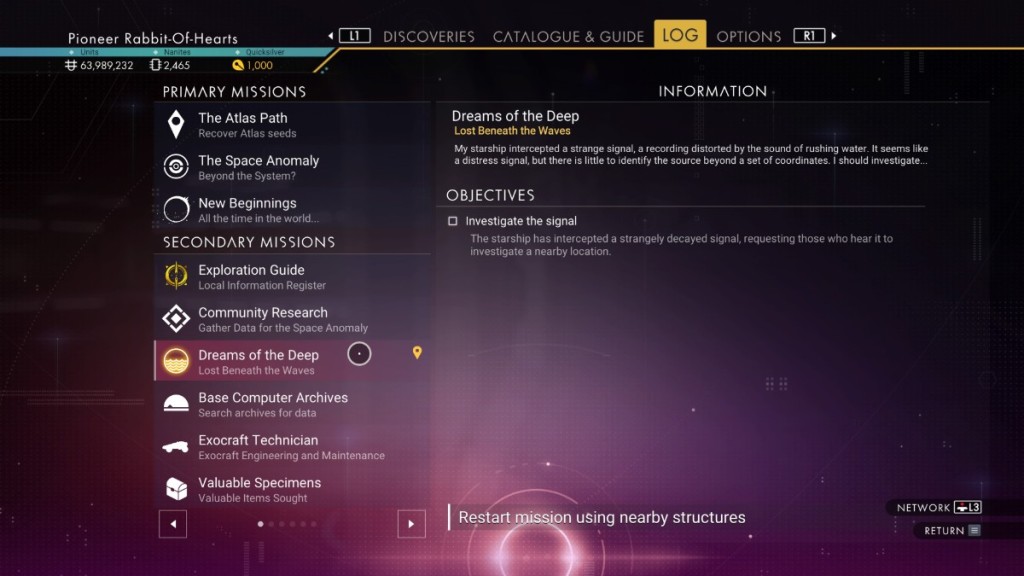Restart mission using nearby structures

click(x=601, y=518)
